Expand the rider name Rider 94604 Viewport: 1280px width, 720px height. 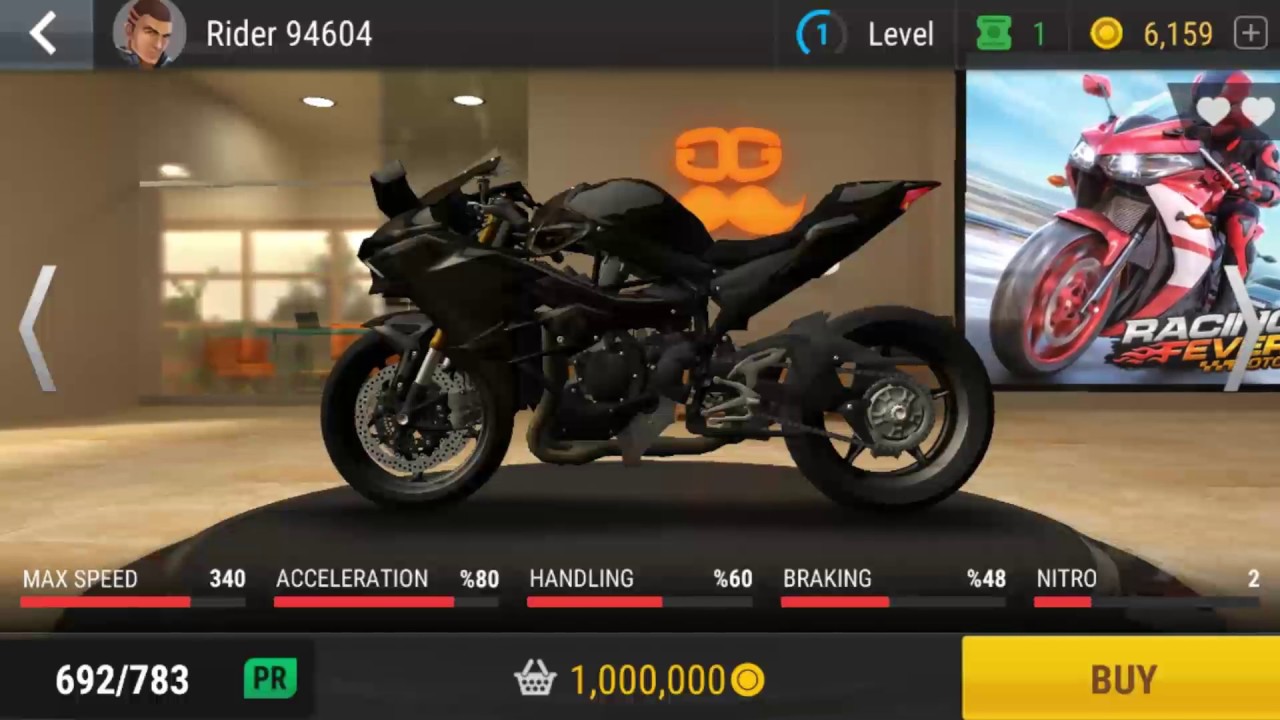pyautogui.click(x=289, y=33)
